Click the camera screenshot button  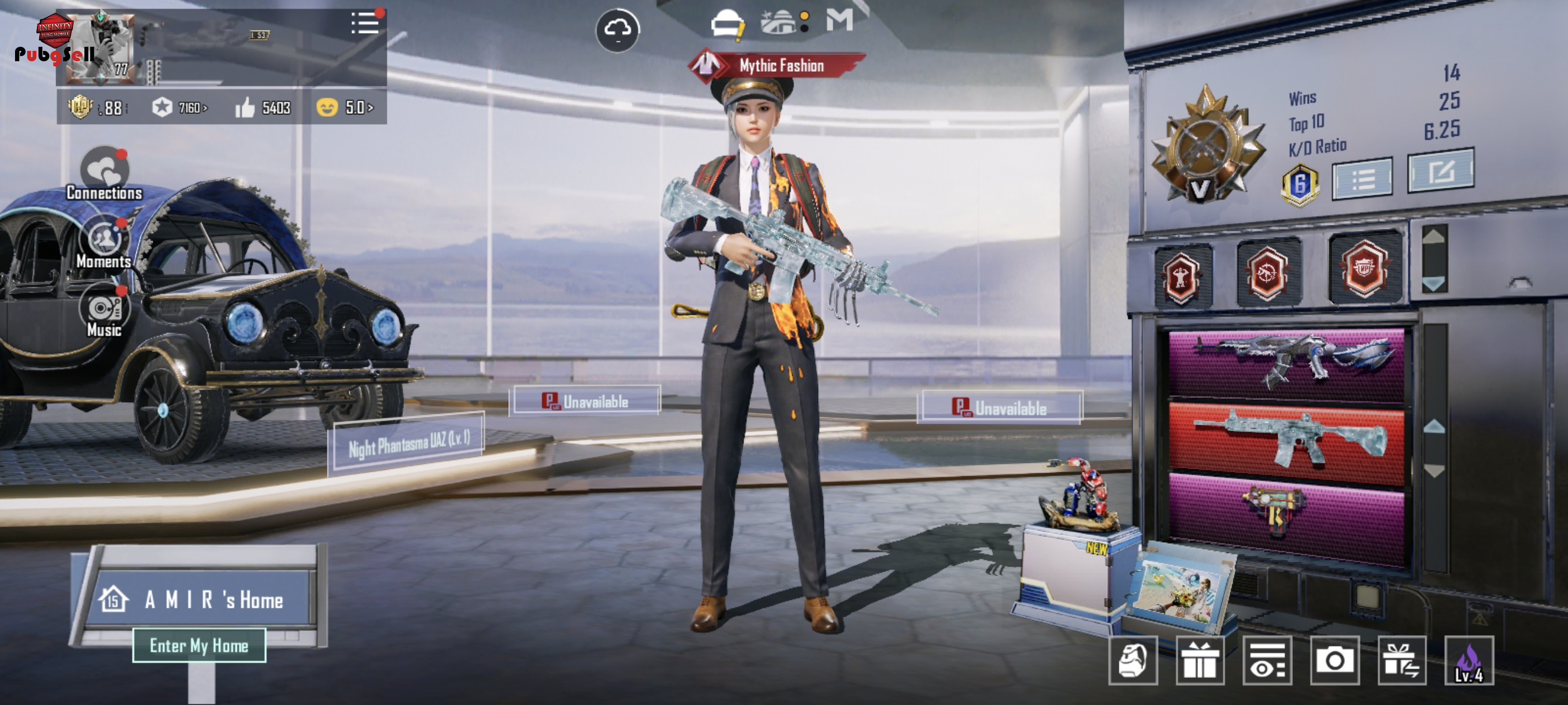(1334, 661)
